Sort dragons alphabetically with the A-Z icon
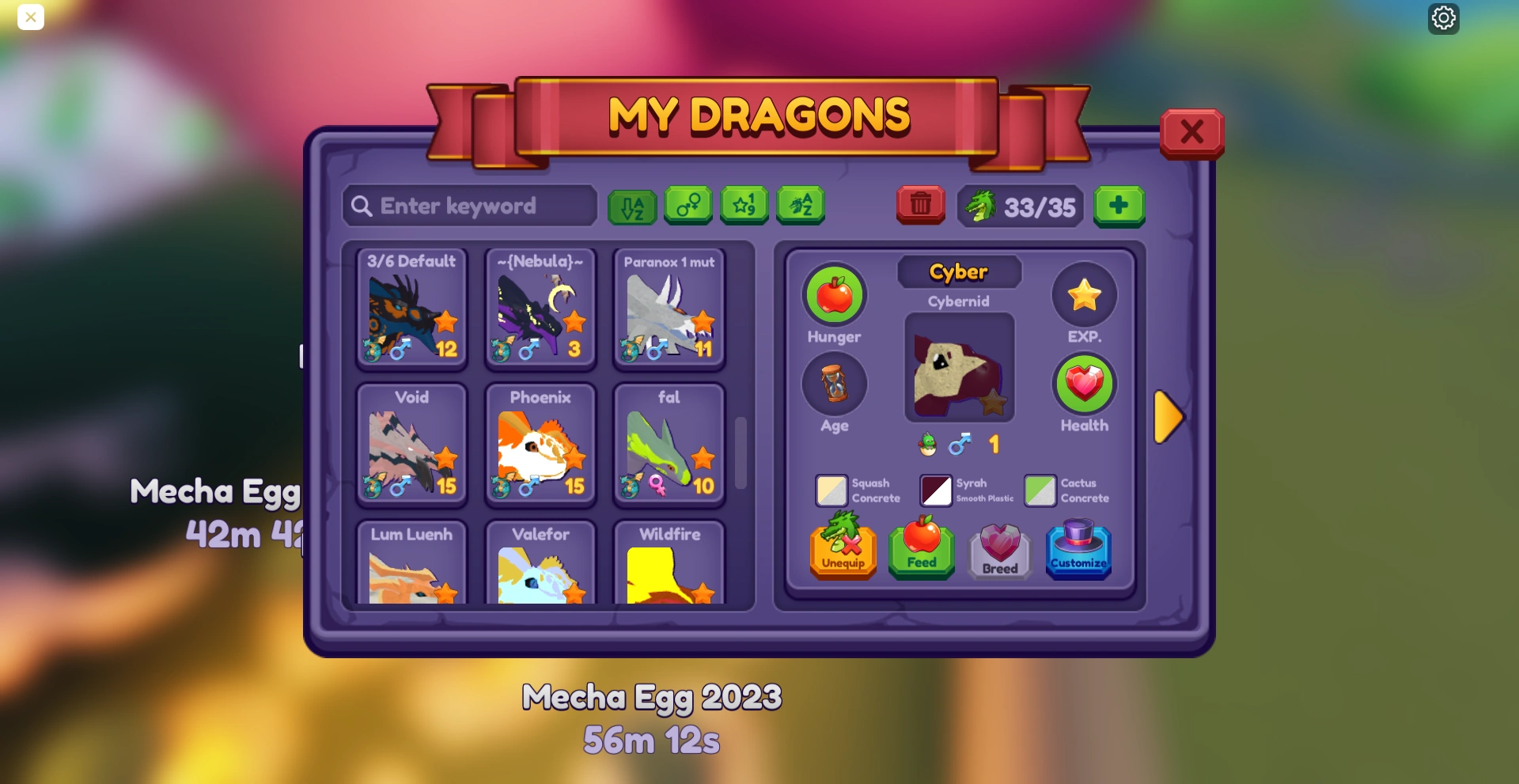The image size is (1519, 784). (631, 206)
